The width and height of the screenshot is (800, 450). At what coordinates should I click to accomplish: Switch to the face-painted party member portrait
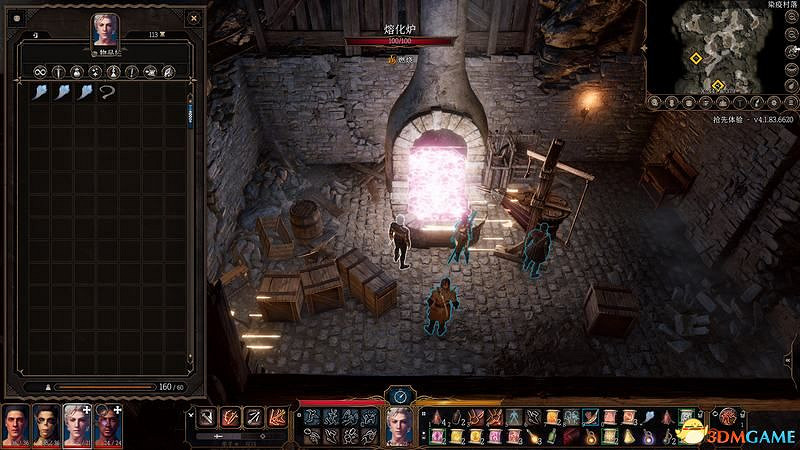click(x=46, y=425)
